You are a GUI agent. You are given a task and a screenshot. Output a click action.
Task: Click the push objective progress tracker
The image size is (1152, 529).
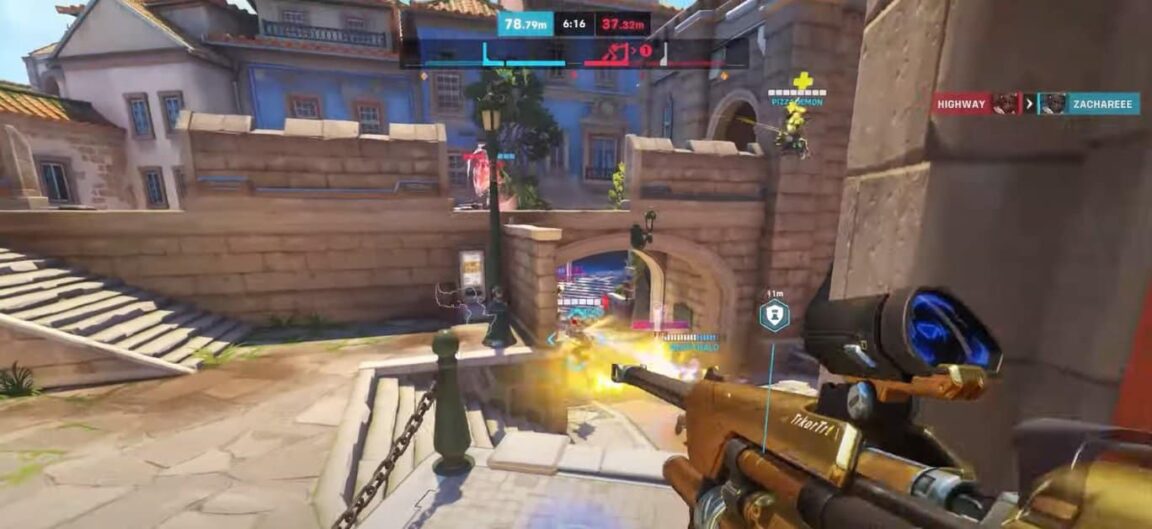[x=574, y=53]
